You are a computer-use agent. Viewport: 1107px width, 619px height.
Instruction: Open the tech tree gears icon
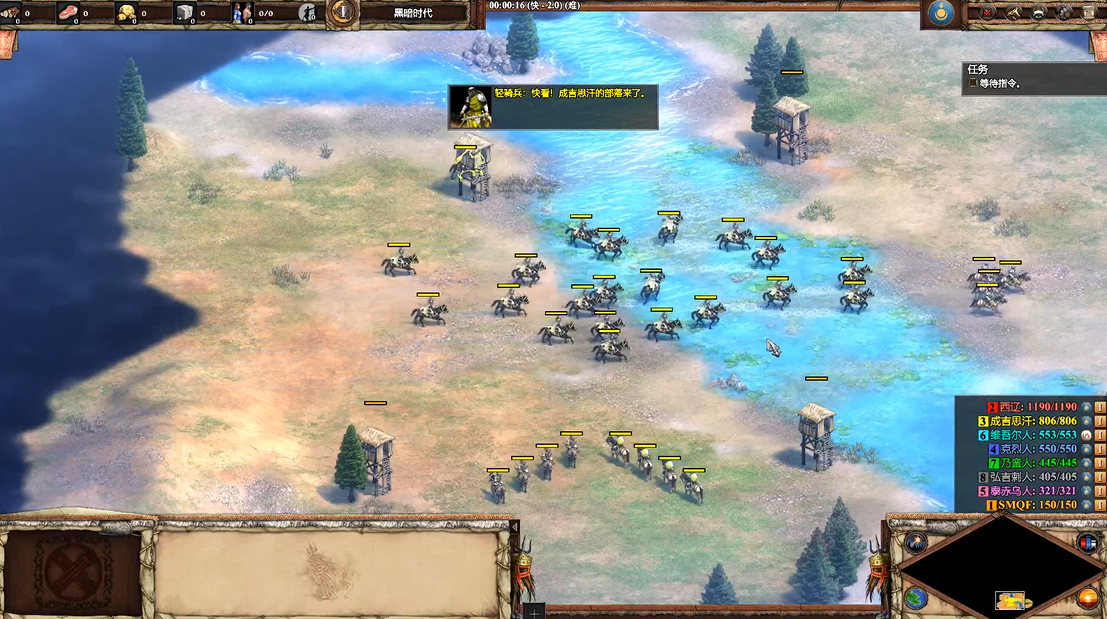(1061, 13)
